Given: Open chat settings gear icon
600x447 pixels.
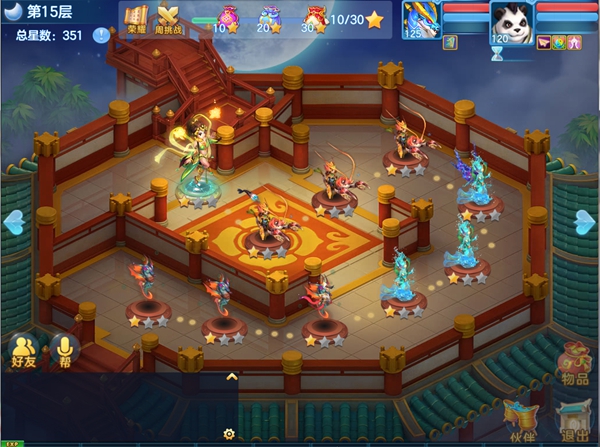Looking at the screenshot, I should tap(229, 434).
